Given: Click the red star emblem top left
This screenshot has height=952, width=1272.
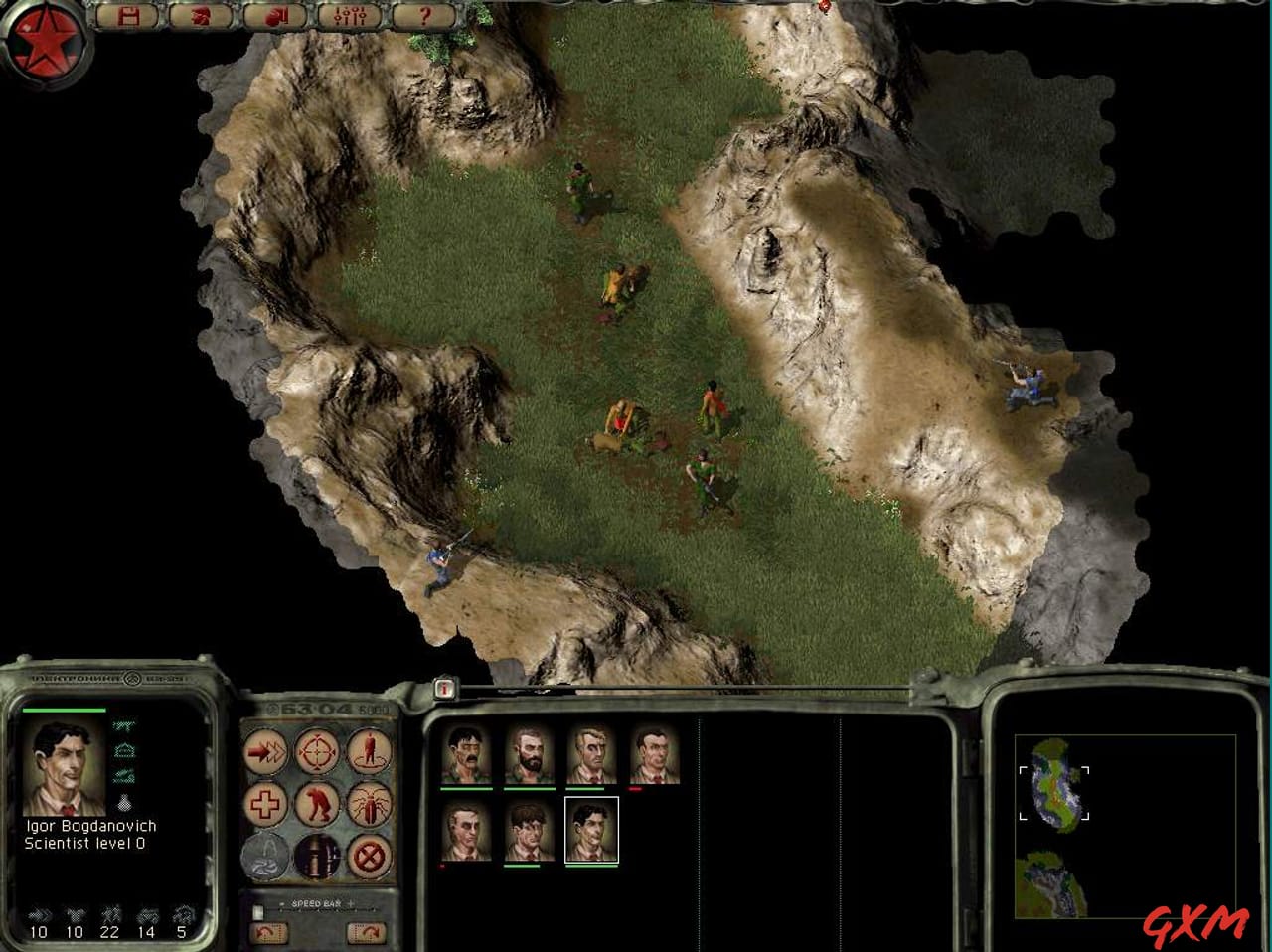Looking at the screenshot, I should [x=45, y=40].
